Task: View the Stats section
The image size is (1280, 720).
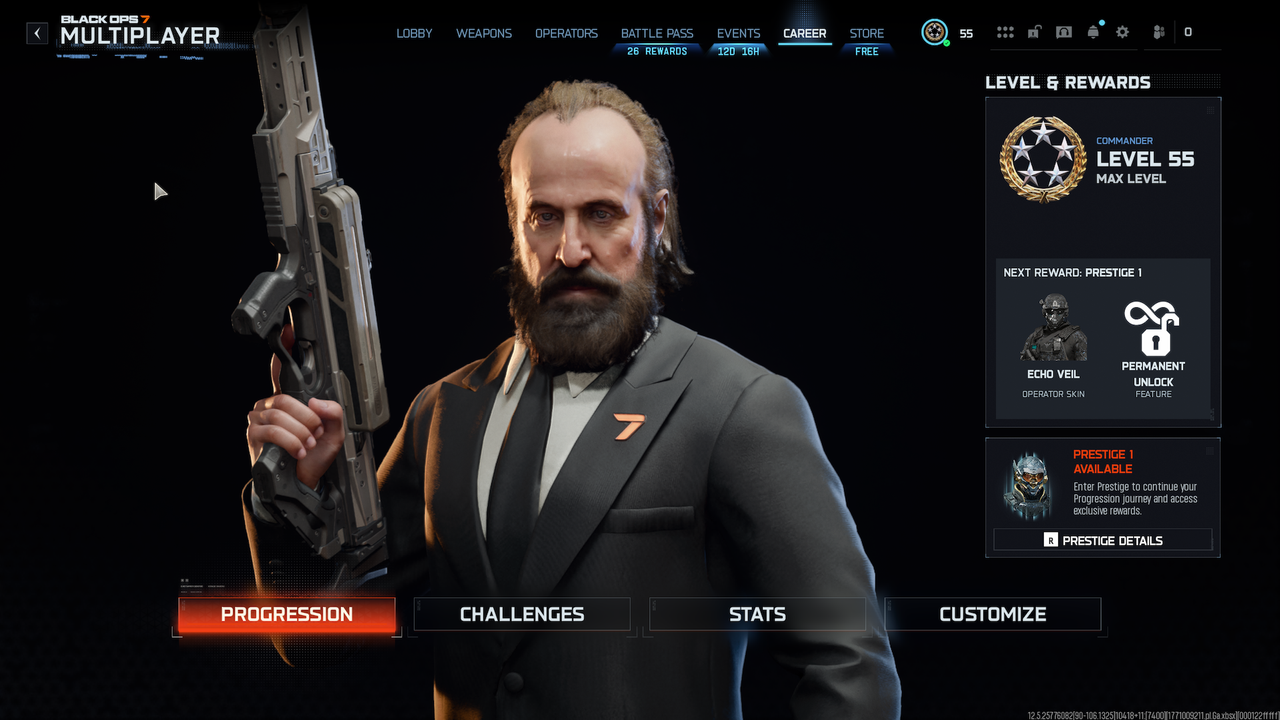Action: (757, 614)
